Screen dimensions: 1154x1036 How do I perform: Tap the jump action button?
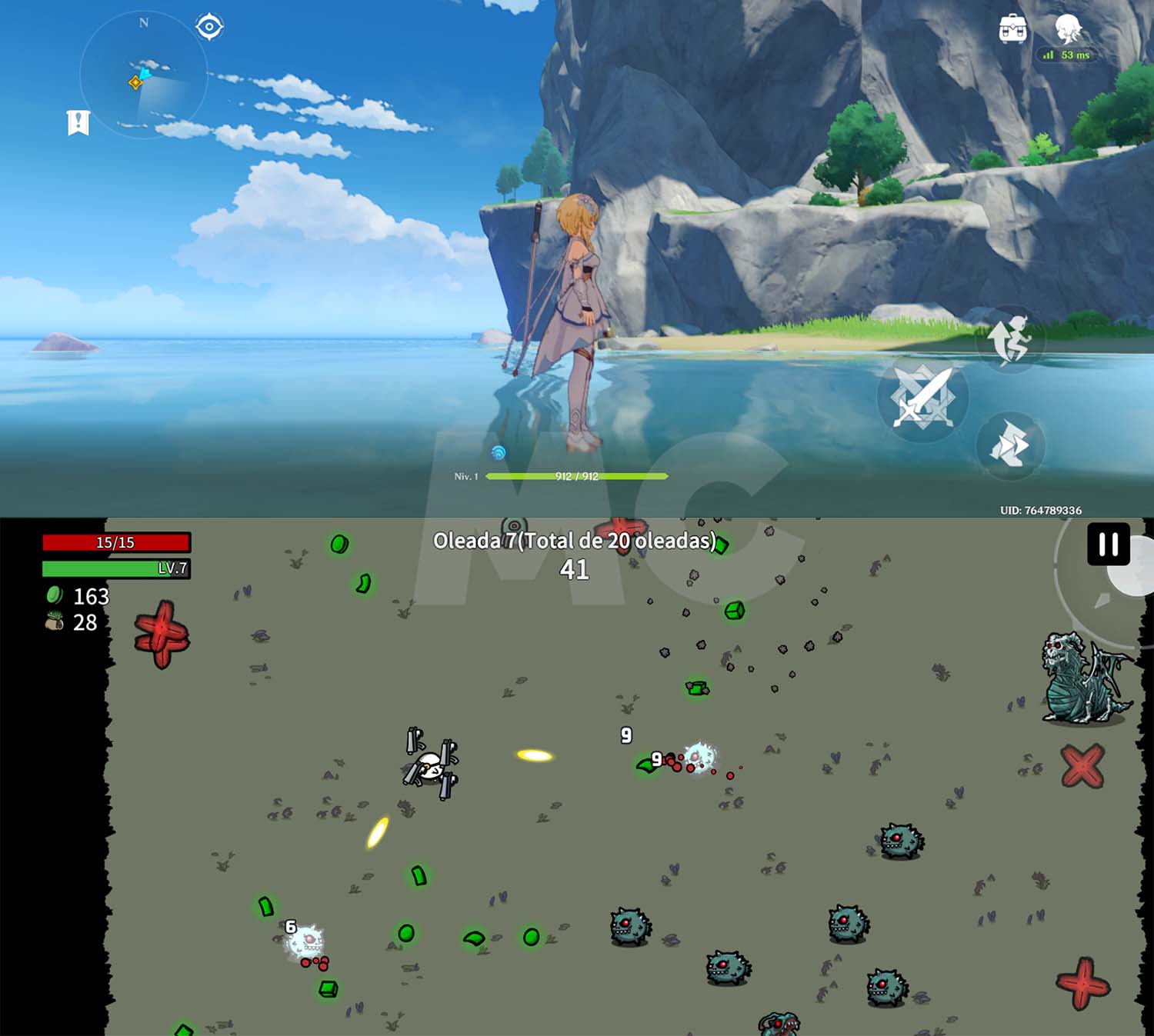[1010, 339]
